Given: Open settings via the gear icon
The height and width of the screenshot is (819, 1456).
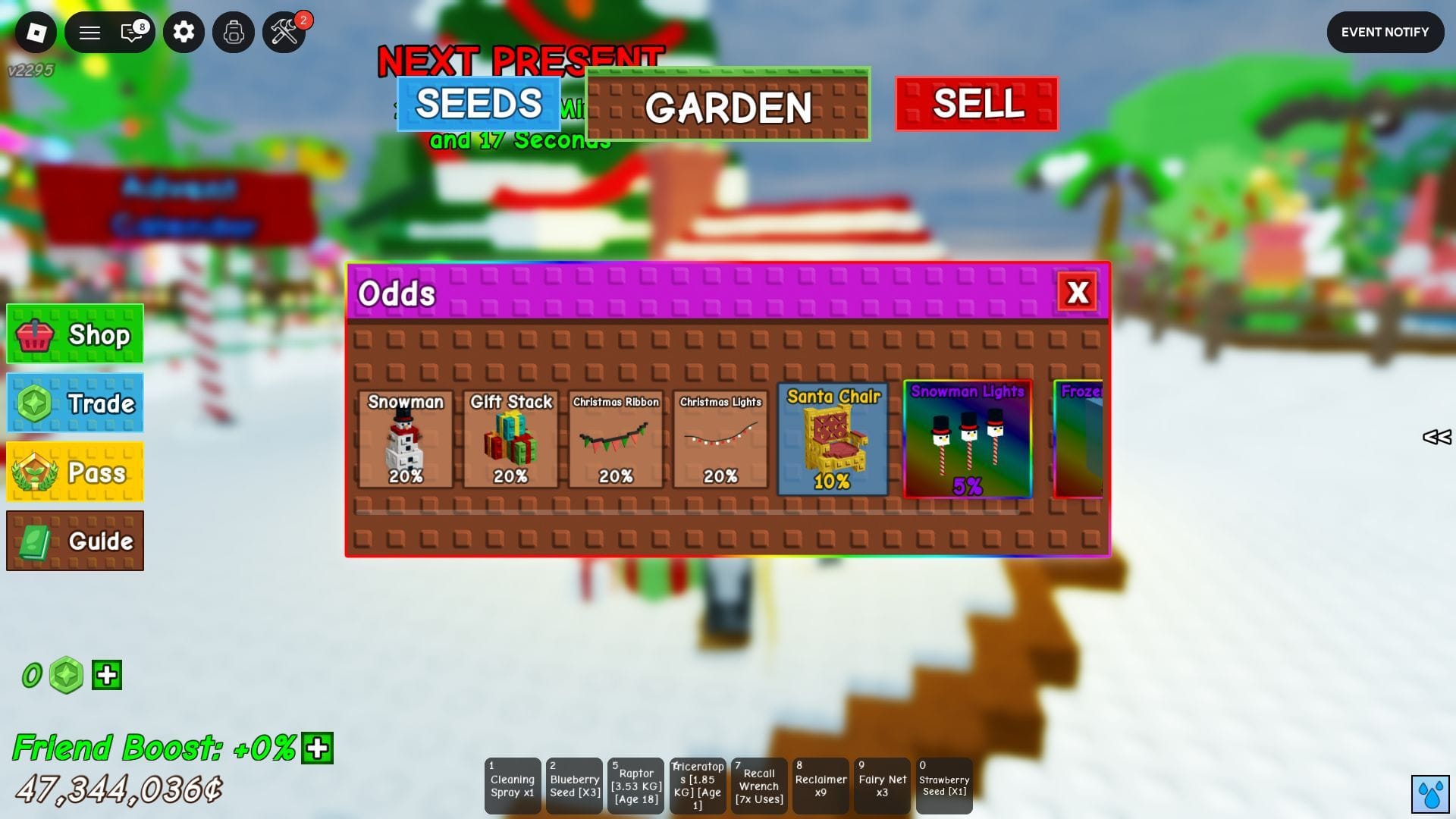Looking at the screenshot, I should (184, 32).
